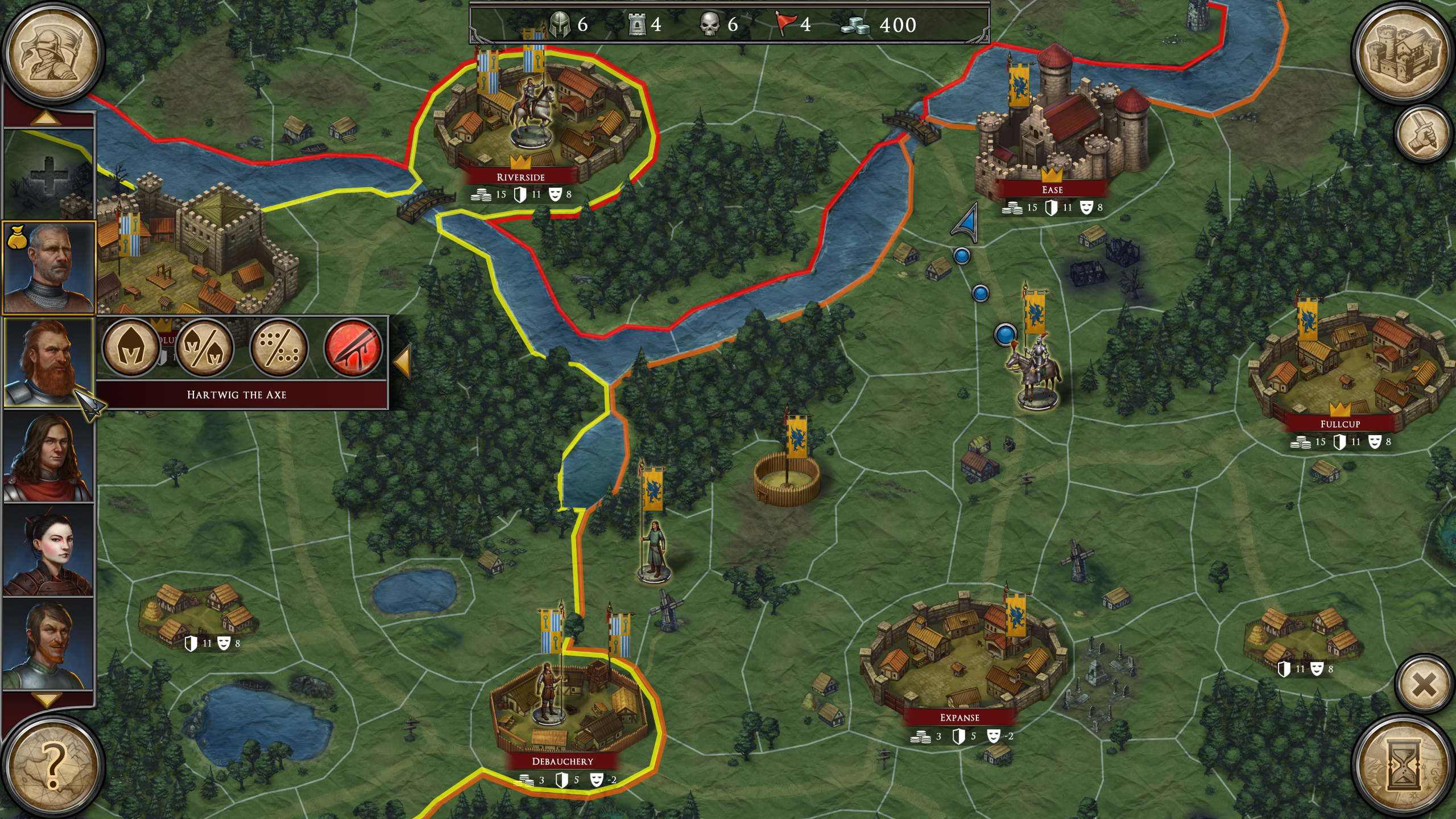
Task: Activate the red bloody blade action
Action: pyautogui.click(x=353, y=348)
